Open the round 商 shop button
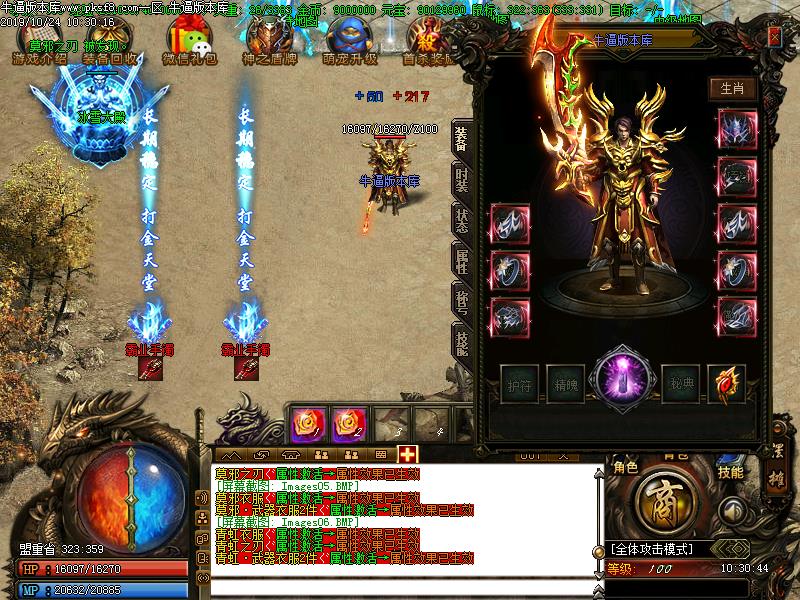This screenshot has height=600, width=800. pyautogui.click(x=662, y=497)
